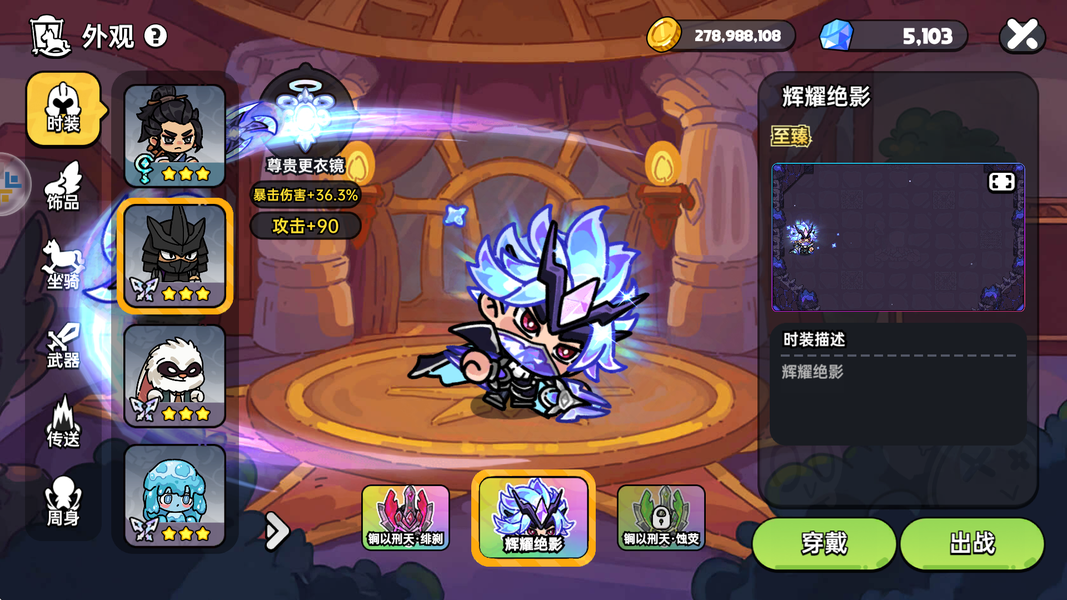Choose the dark armored knight costume portrait

[175, 256]
